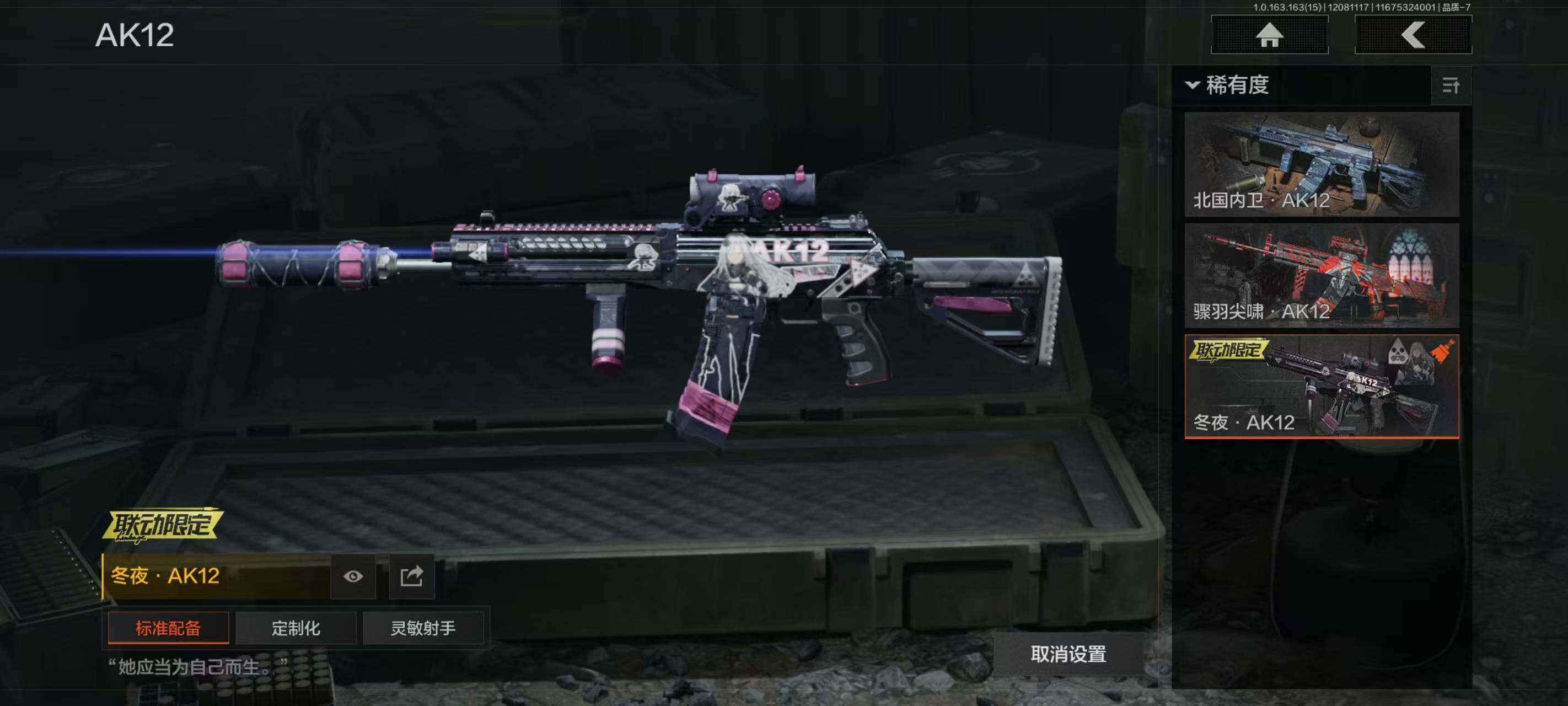The width and height of the screenshot is (1568, 706).
Task: Open the 定制化 tab
Action: click(x=296, y=628)
